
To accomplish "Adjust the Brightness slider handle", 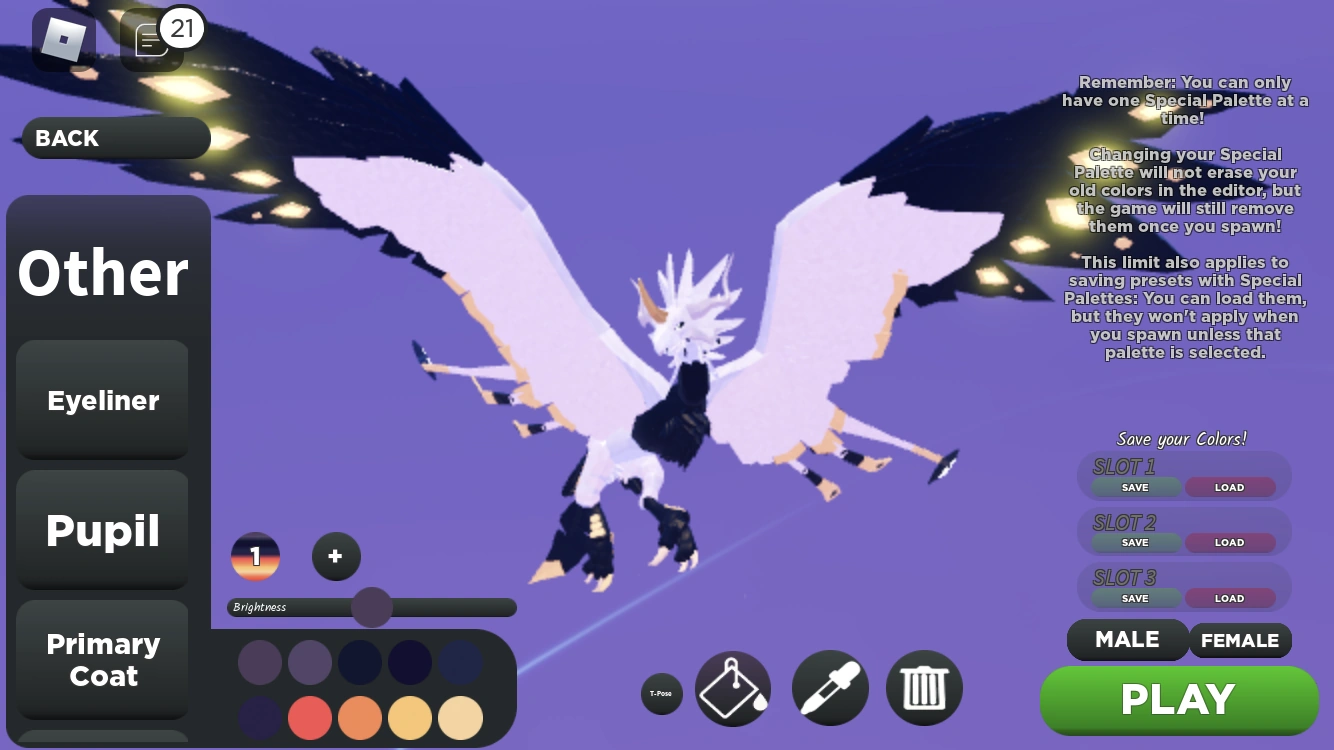I will pyautogui.click(x=373, y=607).
